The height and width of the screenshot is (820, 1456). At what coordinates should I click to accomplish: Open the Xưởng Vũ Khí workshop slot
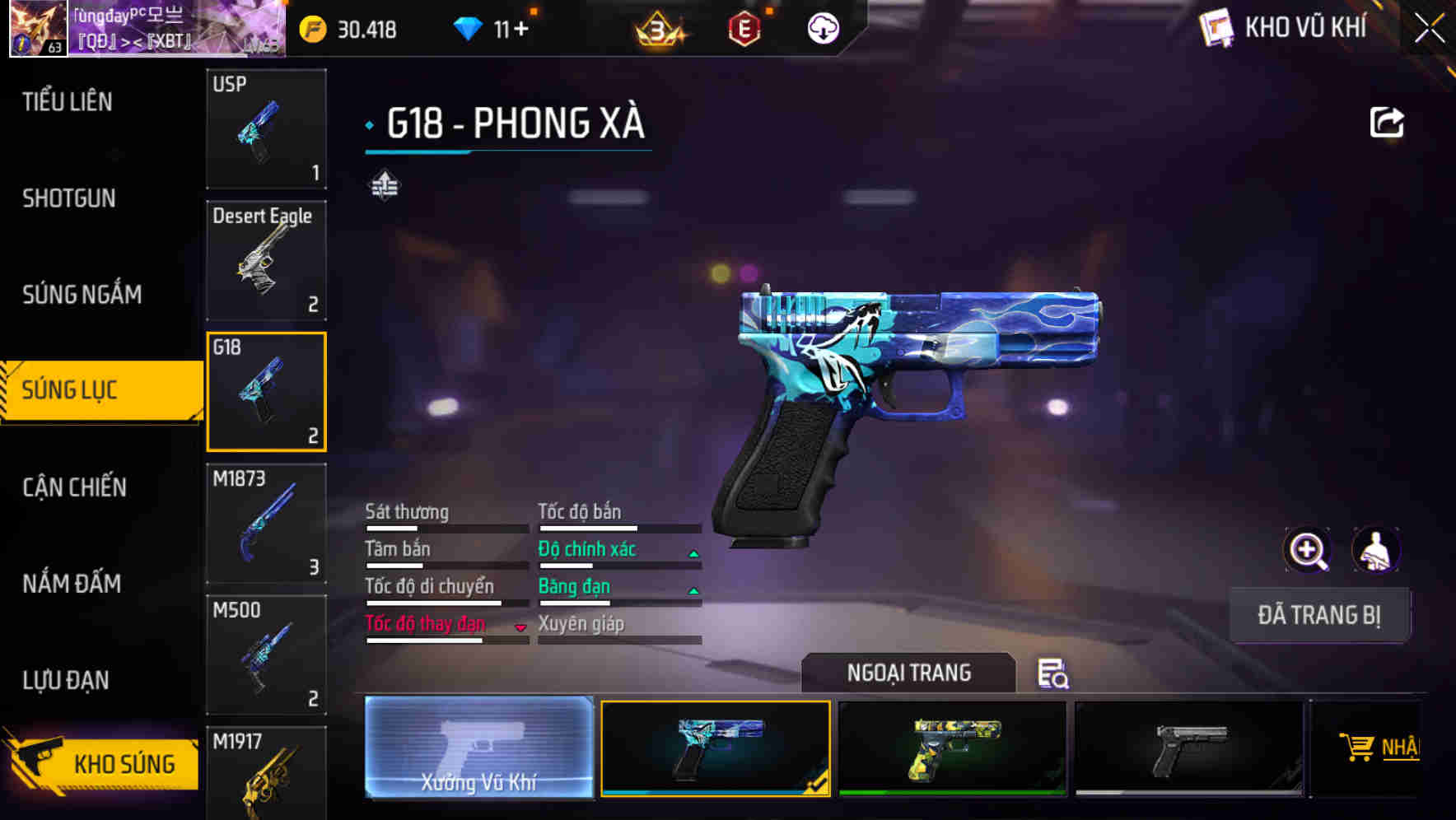click(478, 748)
